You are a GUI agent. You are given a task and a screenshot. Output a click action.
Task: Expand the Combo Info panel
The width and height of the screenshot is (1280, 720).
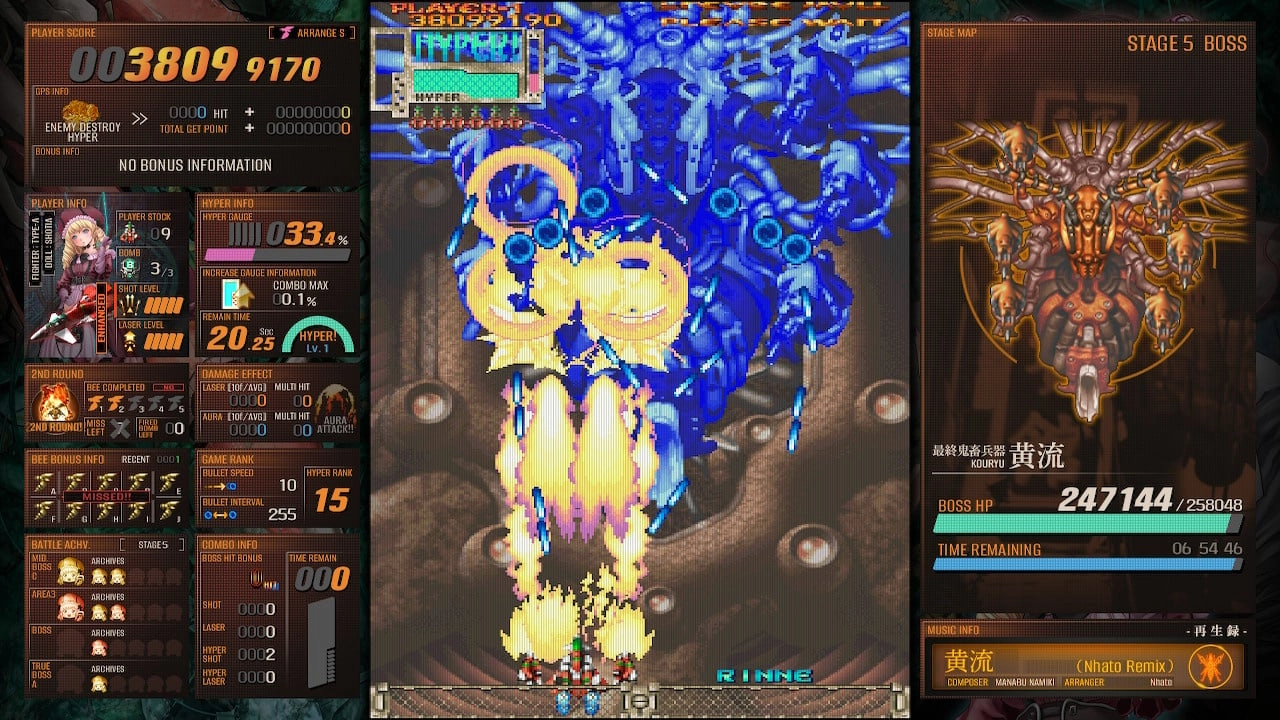click(x=230, y=545)
